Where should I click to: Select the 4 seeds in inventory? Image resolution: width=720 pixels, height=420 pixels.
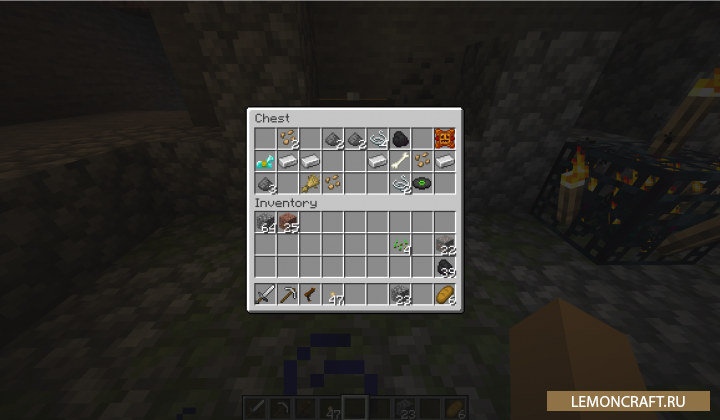pyautogui.click(x=400, y=245)
